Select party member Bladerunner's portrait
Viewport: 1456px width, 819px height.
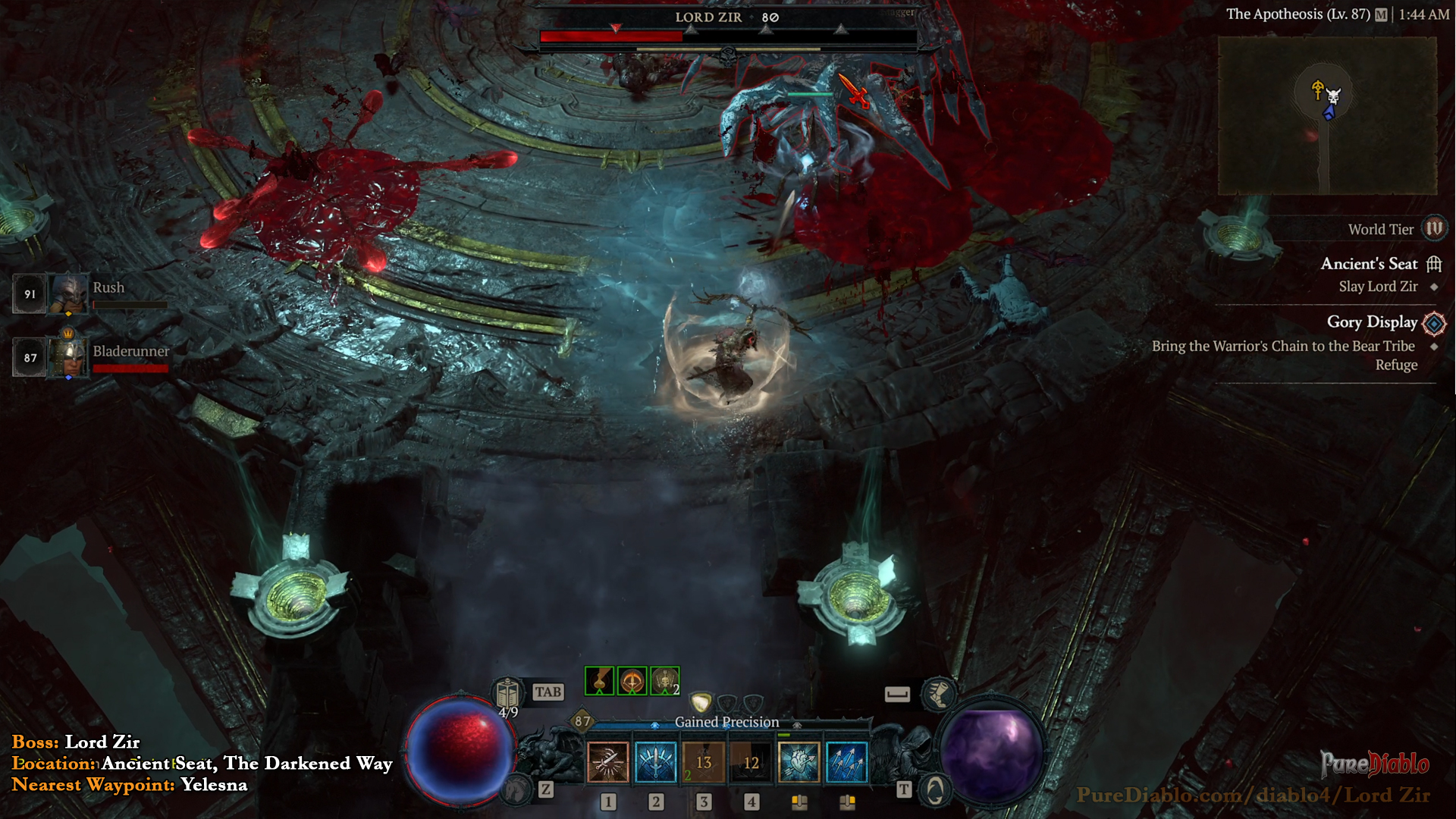(69, 356)
